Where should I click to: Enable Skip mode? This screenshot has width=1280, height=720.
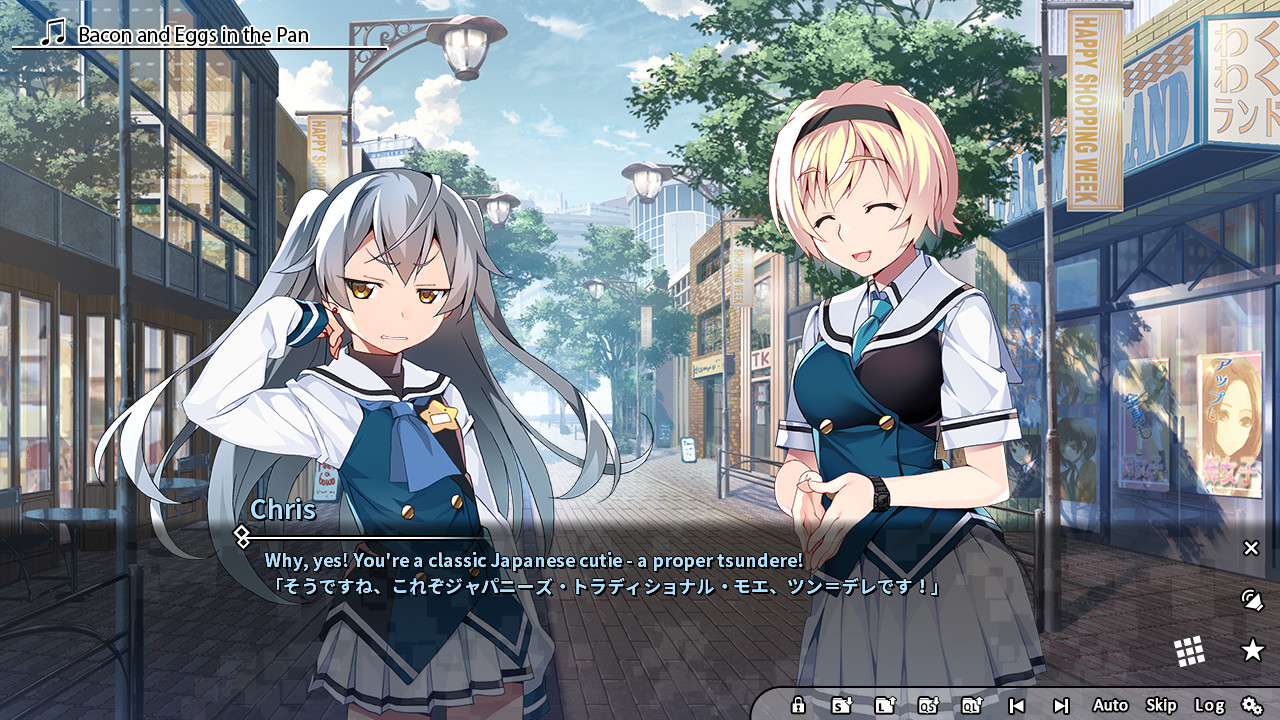(1161, 706)
